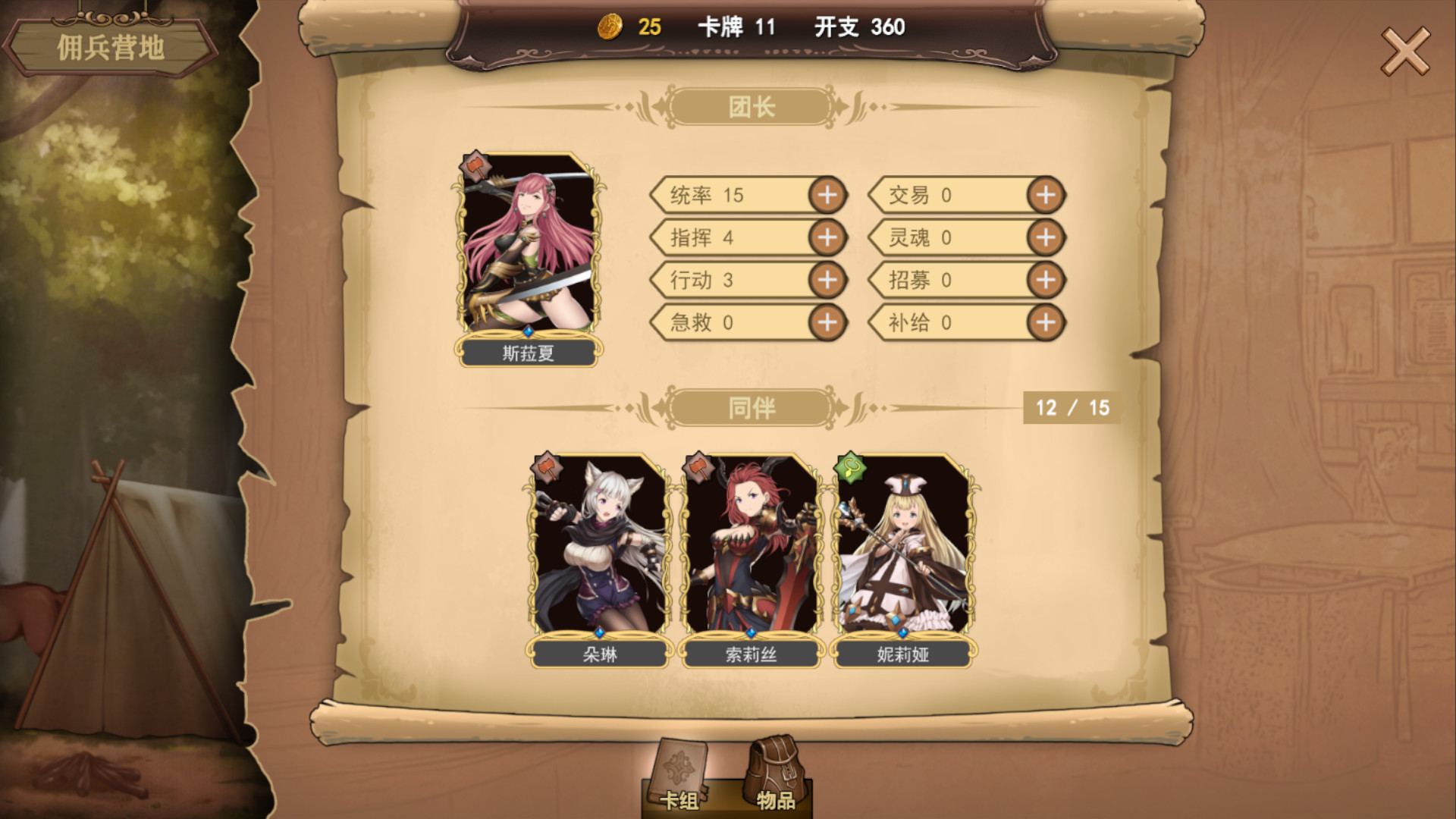The width and height of the screenshot is (1456, 819).
Task: Click the plus button beside 交易
Action: (1046, 195)
